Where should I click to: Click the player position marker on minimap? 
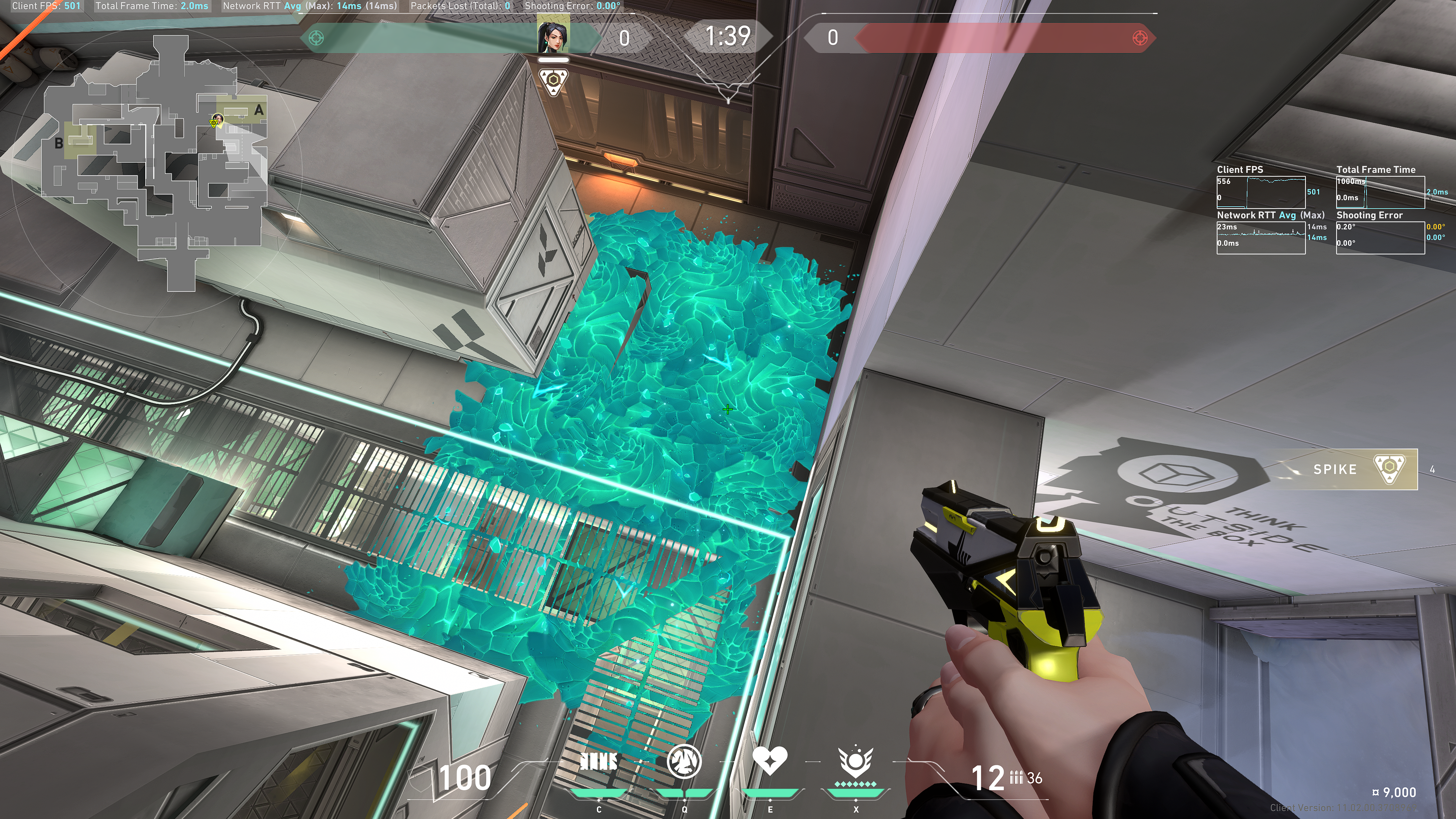(x=216, y=121)
